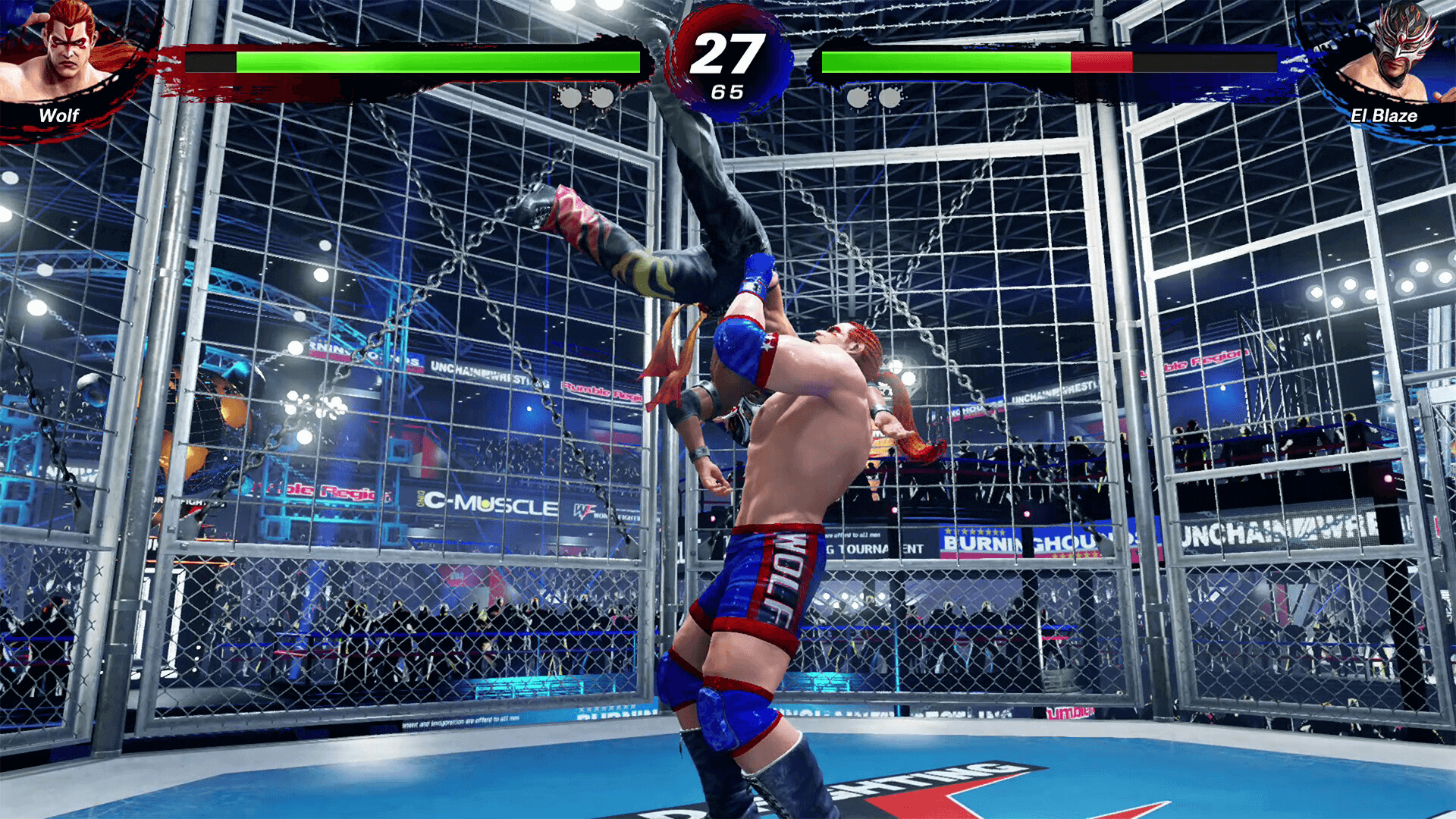Toggle El Blaze's round marker on the right
This screenshot has width=1456, height=819.
click(872, 97)
